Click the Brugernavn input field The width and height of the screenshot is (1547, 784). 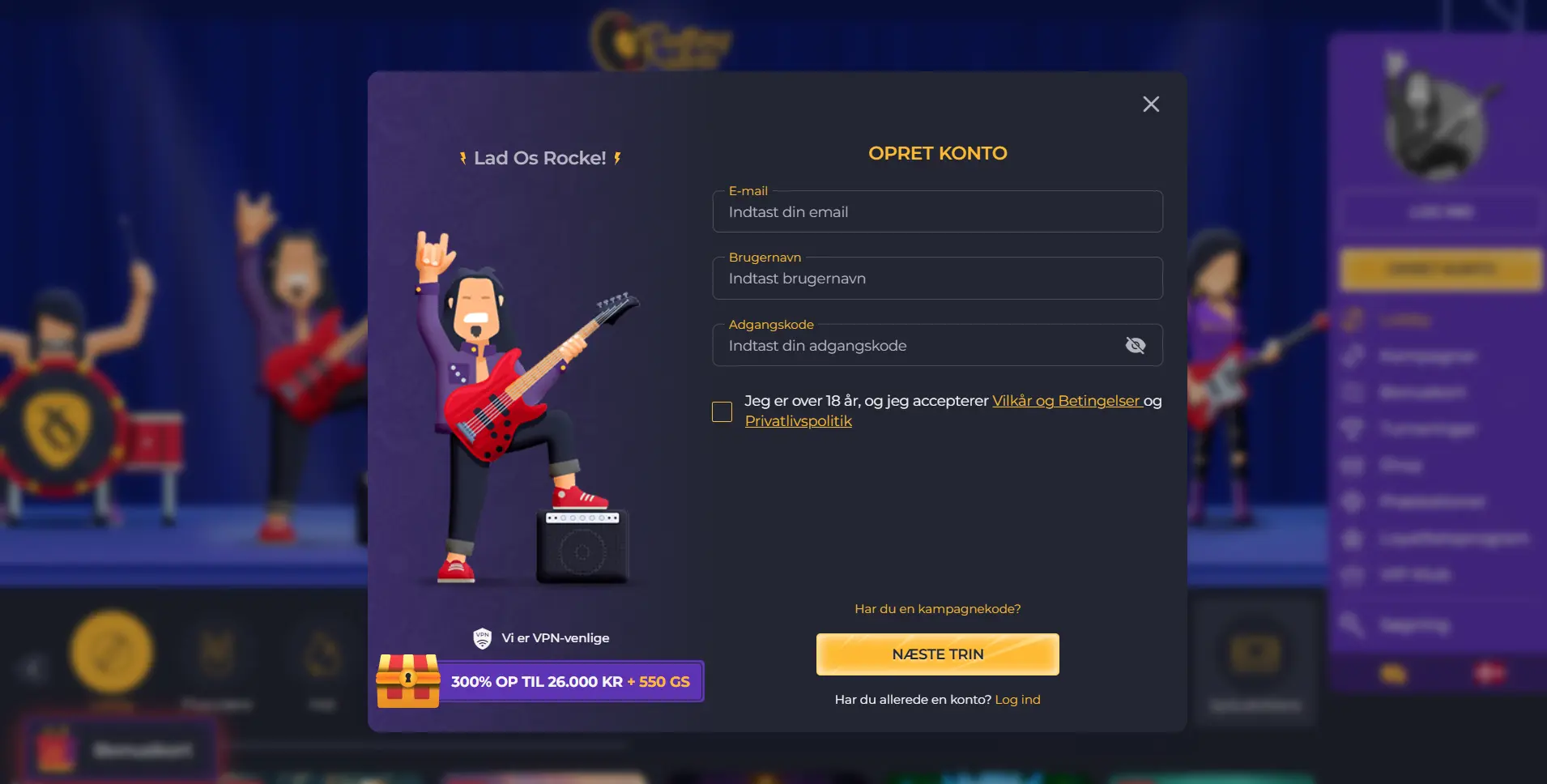click(x=937, y=278)
